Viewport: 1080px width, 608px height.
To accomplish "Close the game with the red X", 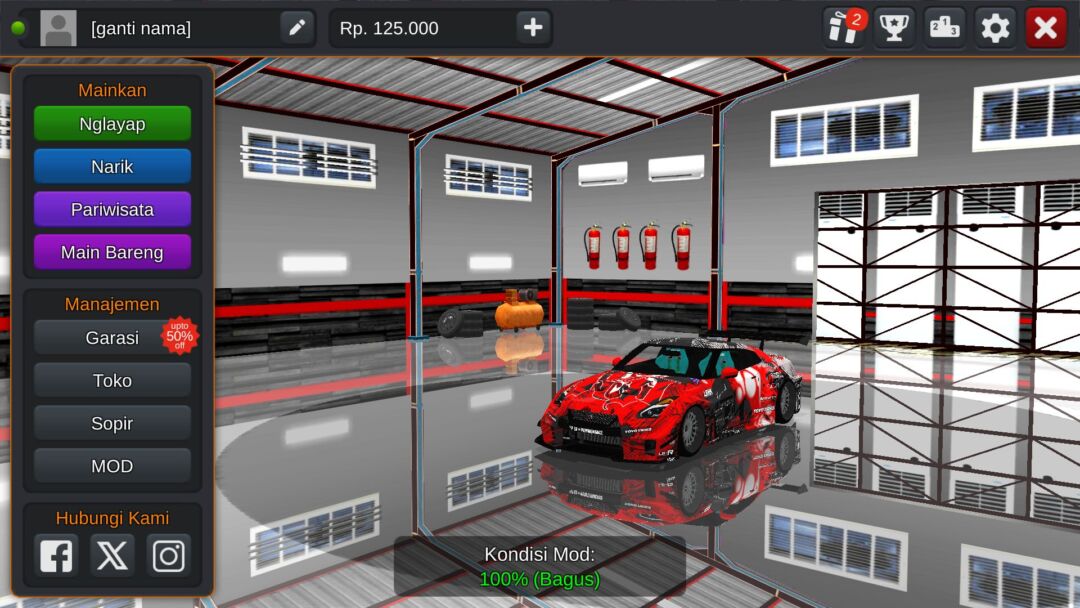I will (1045, 28).
